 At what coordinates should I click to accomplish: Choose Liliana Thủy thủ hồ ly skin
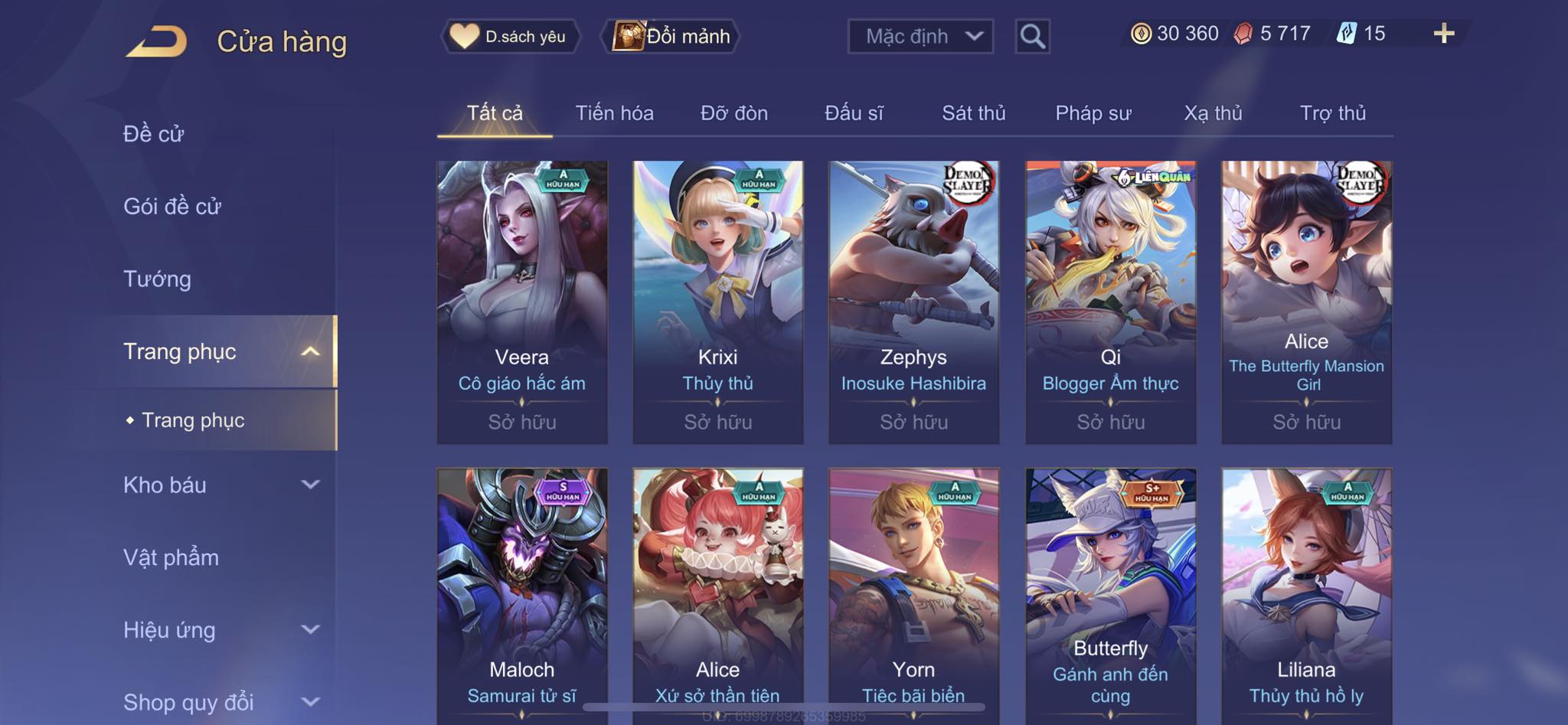[x=1306, y=597]
